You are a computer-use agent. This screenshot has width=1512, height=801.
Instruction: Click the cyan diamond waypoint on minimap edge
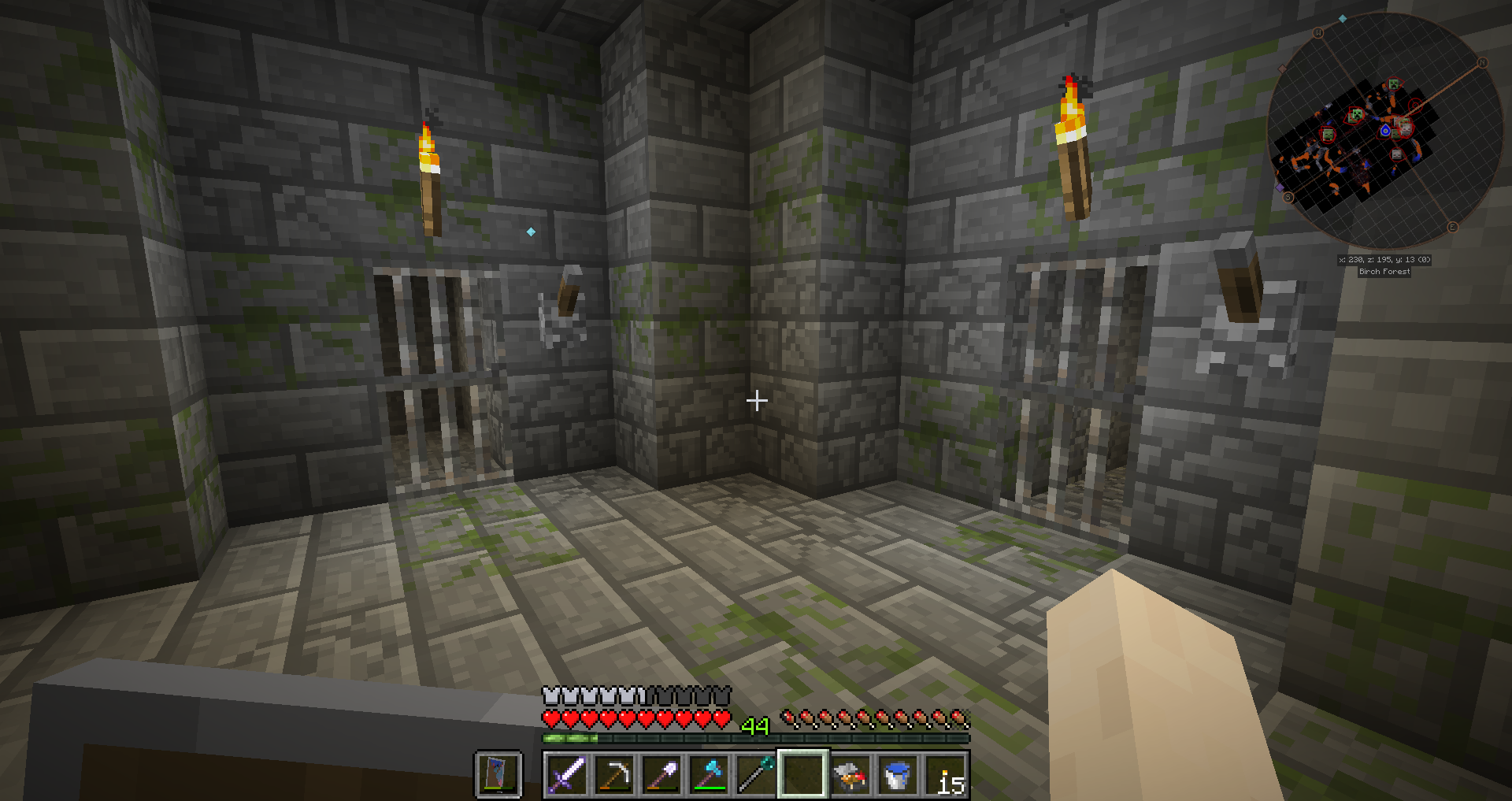[1343, 19]
